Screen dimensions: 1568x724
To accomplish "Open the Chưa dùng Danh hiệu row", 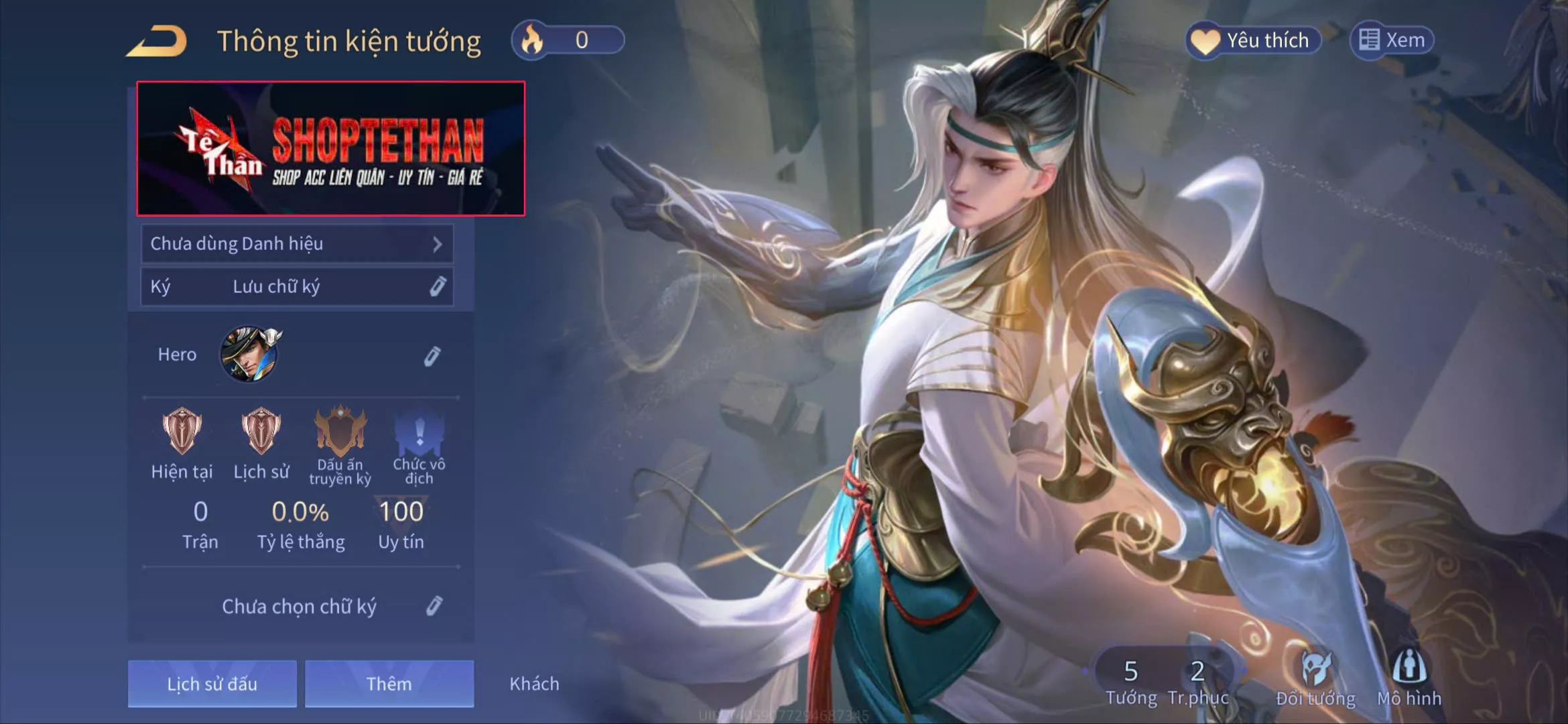I will (297, 244).
